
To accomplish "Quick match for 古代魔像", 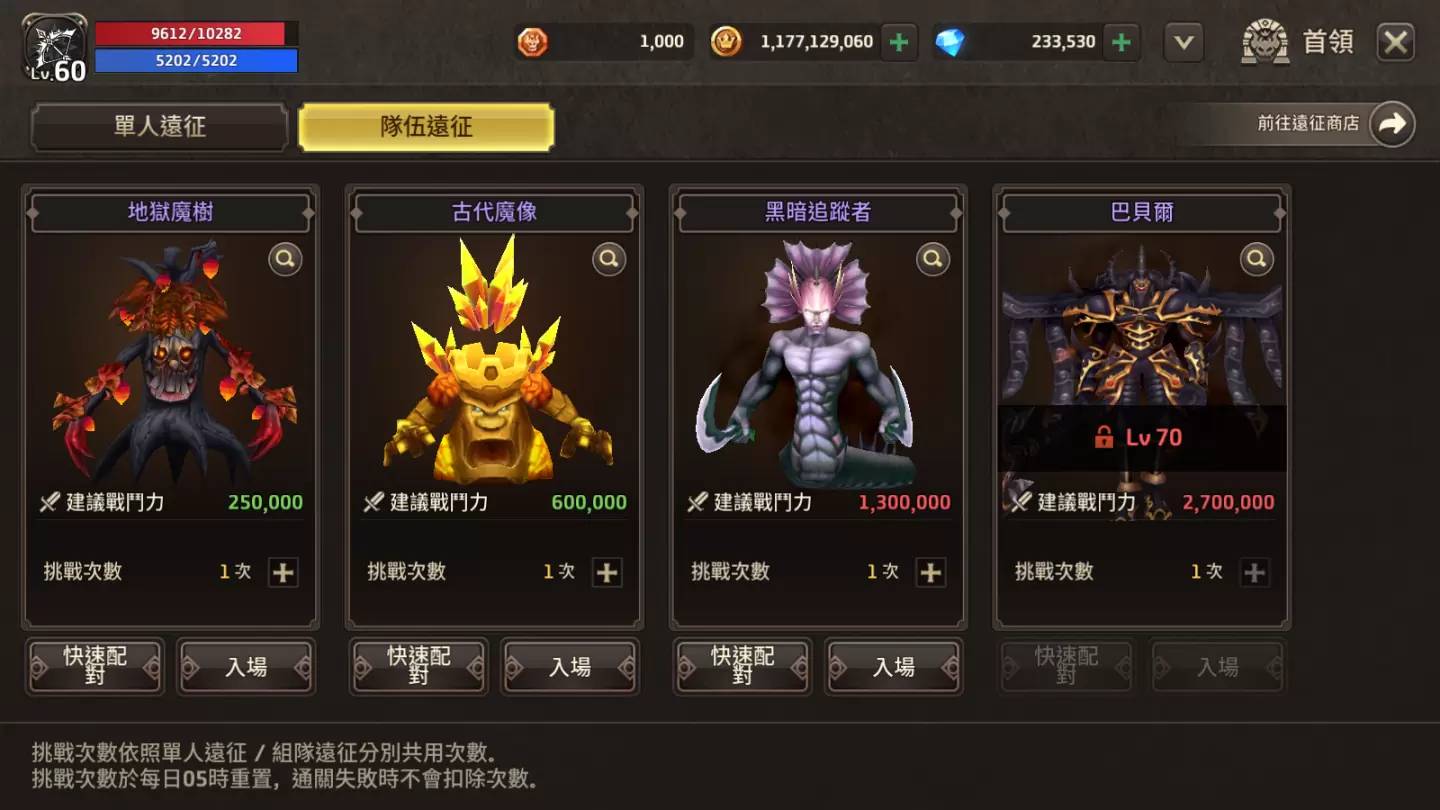I will [419, 666].
